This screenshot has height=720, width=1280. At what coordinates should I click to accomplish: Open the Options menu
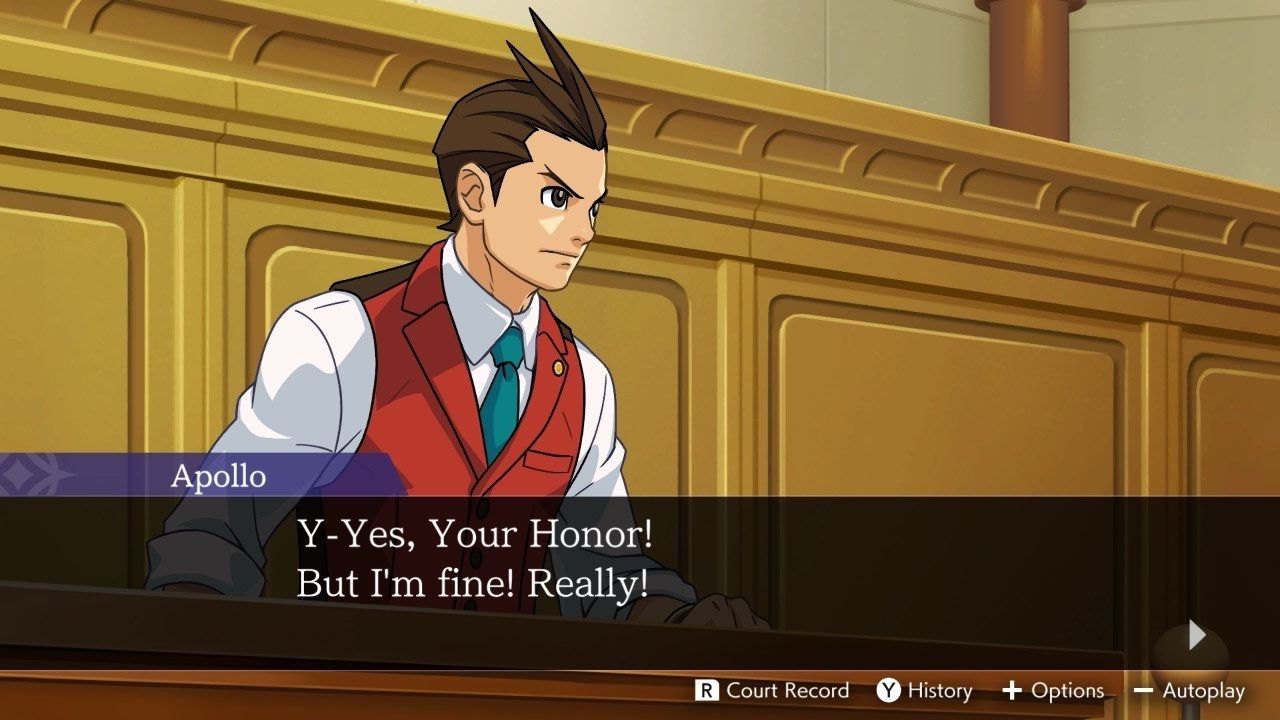pyautogui.click(x=1053, y=690)
